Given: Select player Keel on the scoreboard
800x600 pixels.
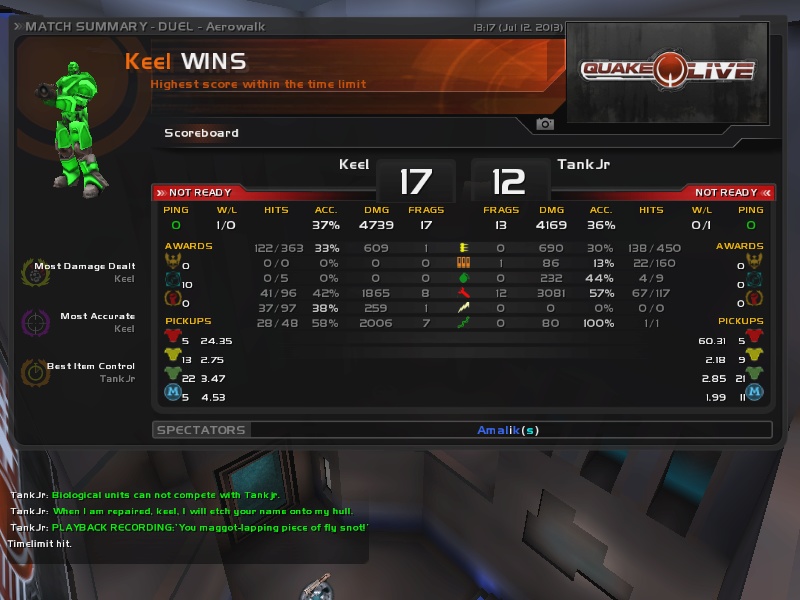Looking at the screenshot, I should (354, 165).
